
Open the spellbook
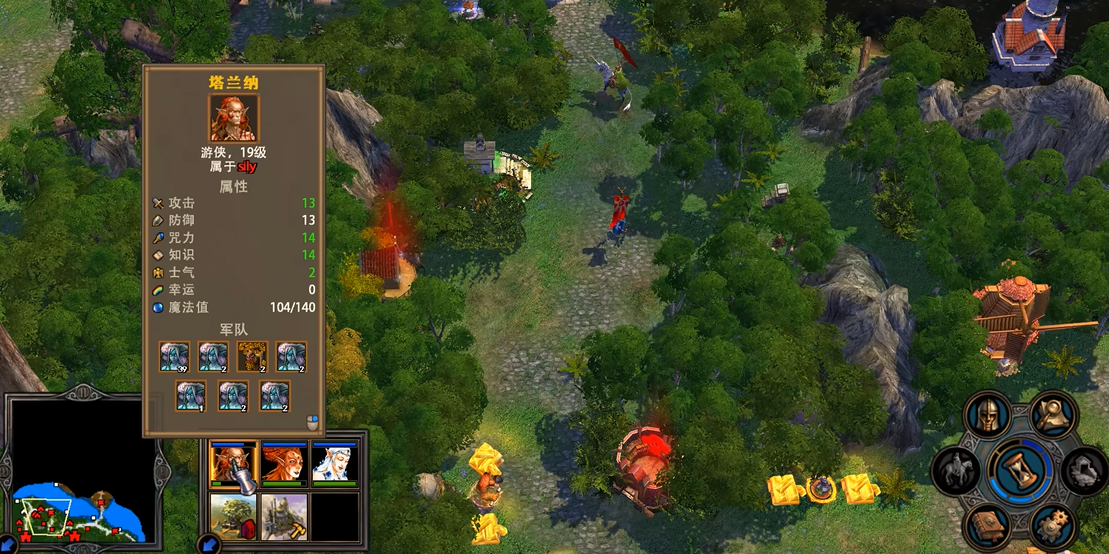pyautogui.click(x=987, y=524)
